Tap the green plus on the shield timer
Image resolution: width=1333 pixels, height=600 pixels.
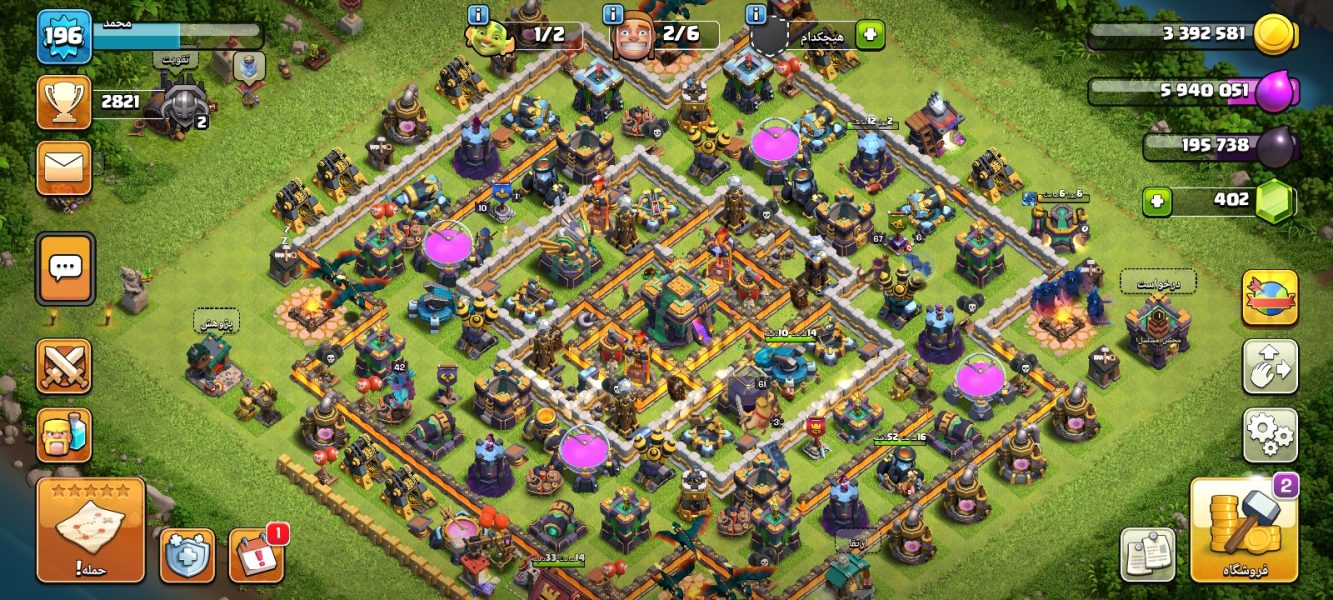[869, 35]
